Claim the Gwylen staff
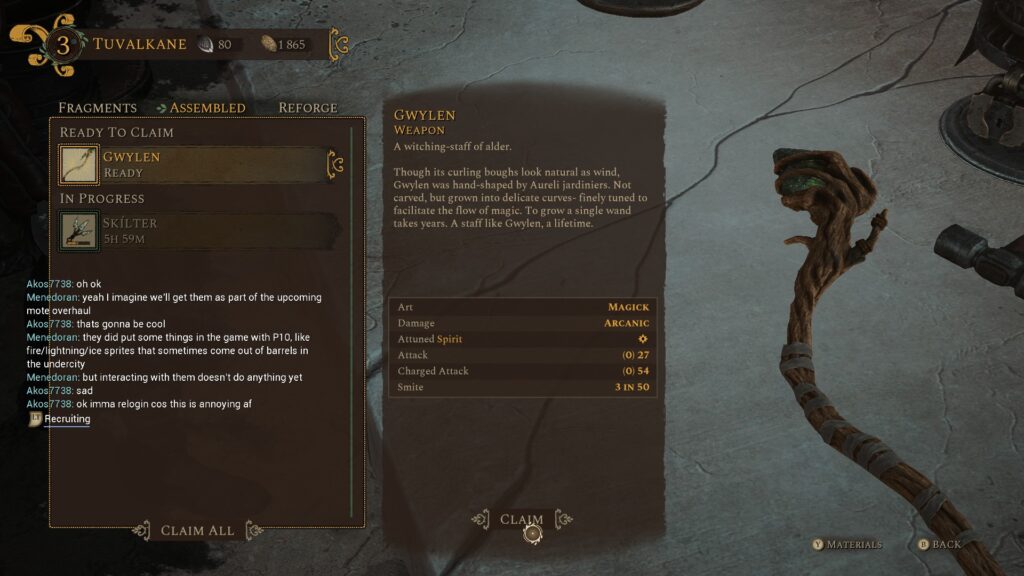Image resolution: width=1024 pixels, height=576 pixels. point(521,520)
